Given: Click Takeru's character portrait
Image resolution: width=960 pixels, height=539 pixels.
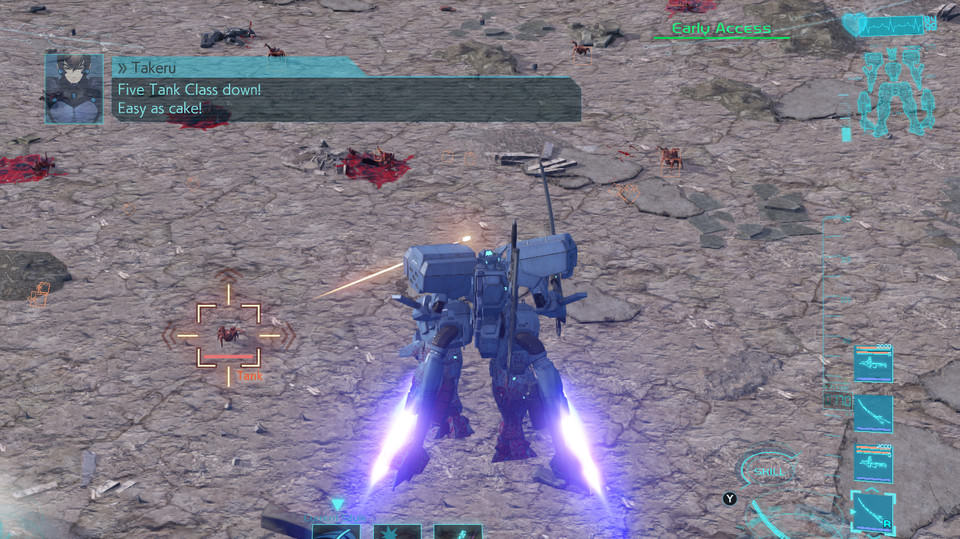Looking at the screenshot, I should [73, 89].
